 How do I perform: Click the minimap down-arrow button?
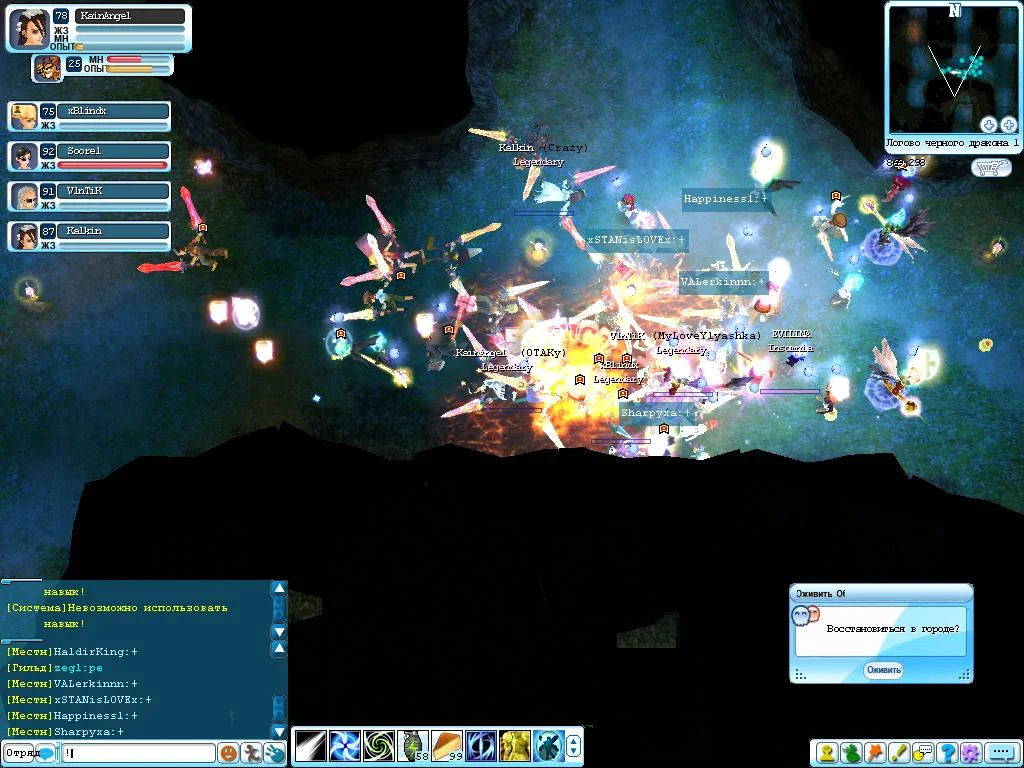(989, 125)
